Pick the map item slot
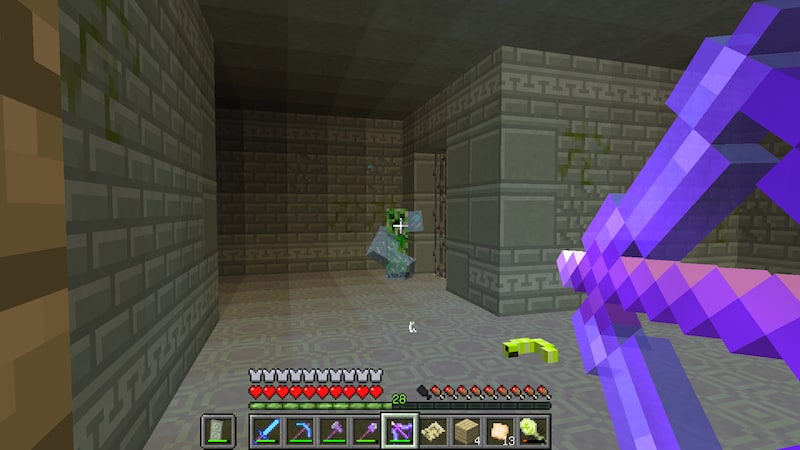This screenshot has height=450, width=800. (x=433, y=430)
